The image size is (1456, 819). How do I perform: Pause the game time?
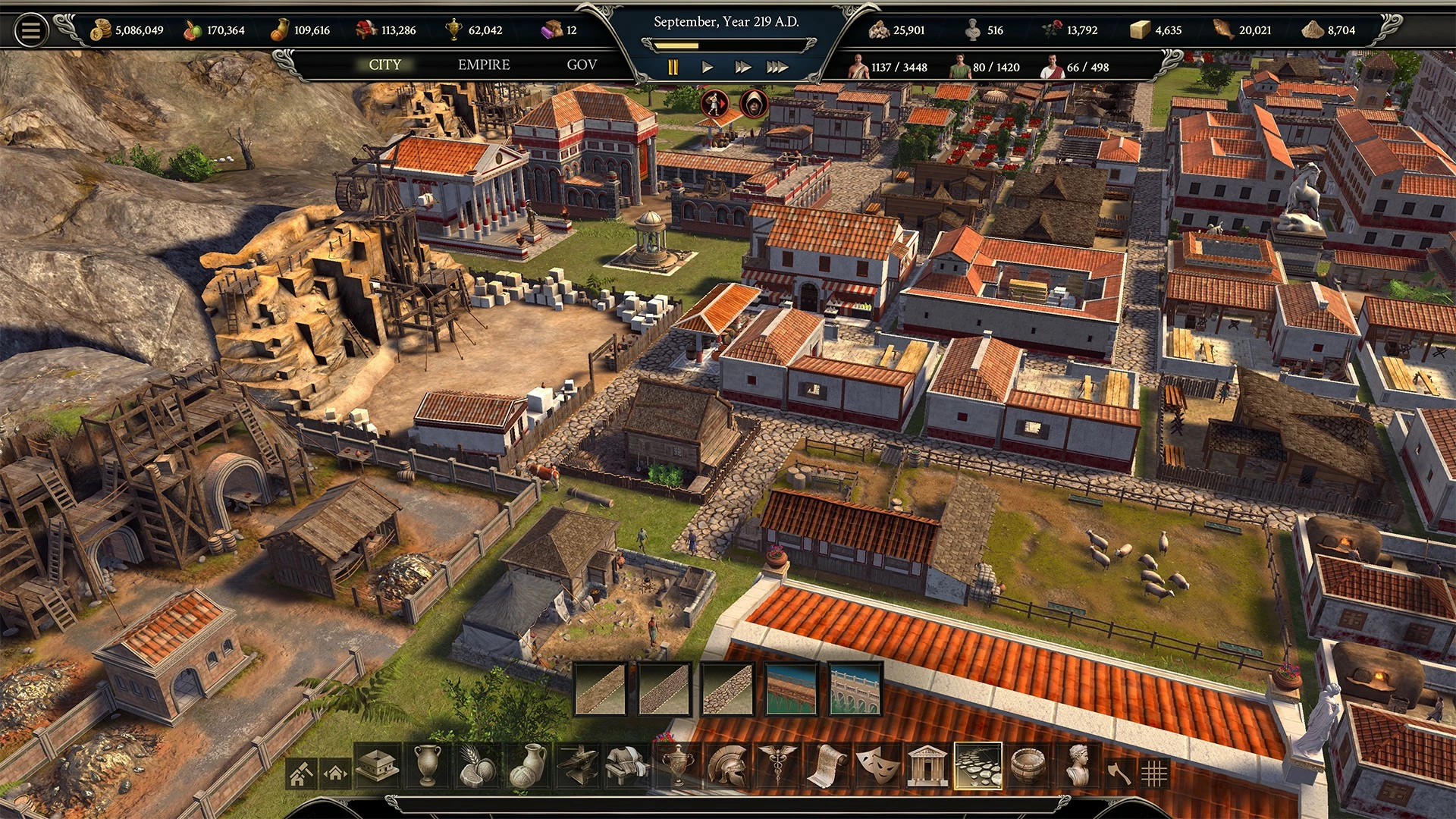(x=673, y=67)
